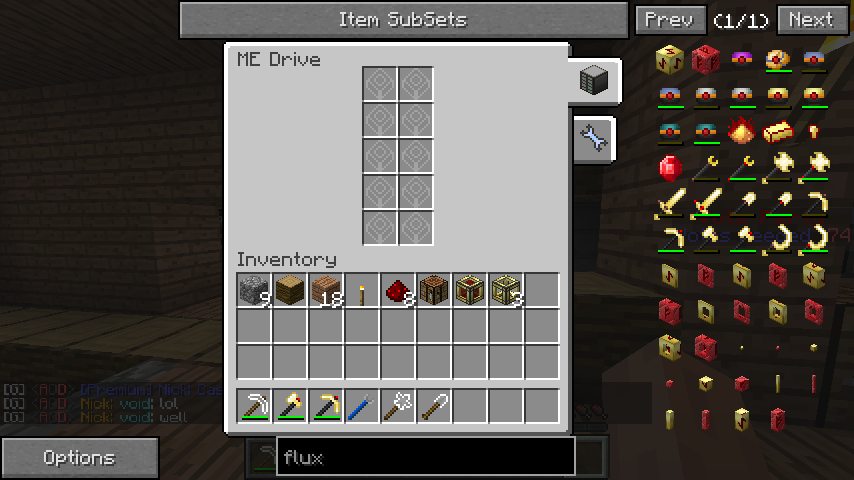Grab the torch from inventory

361,291
